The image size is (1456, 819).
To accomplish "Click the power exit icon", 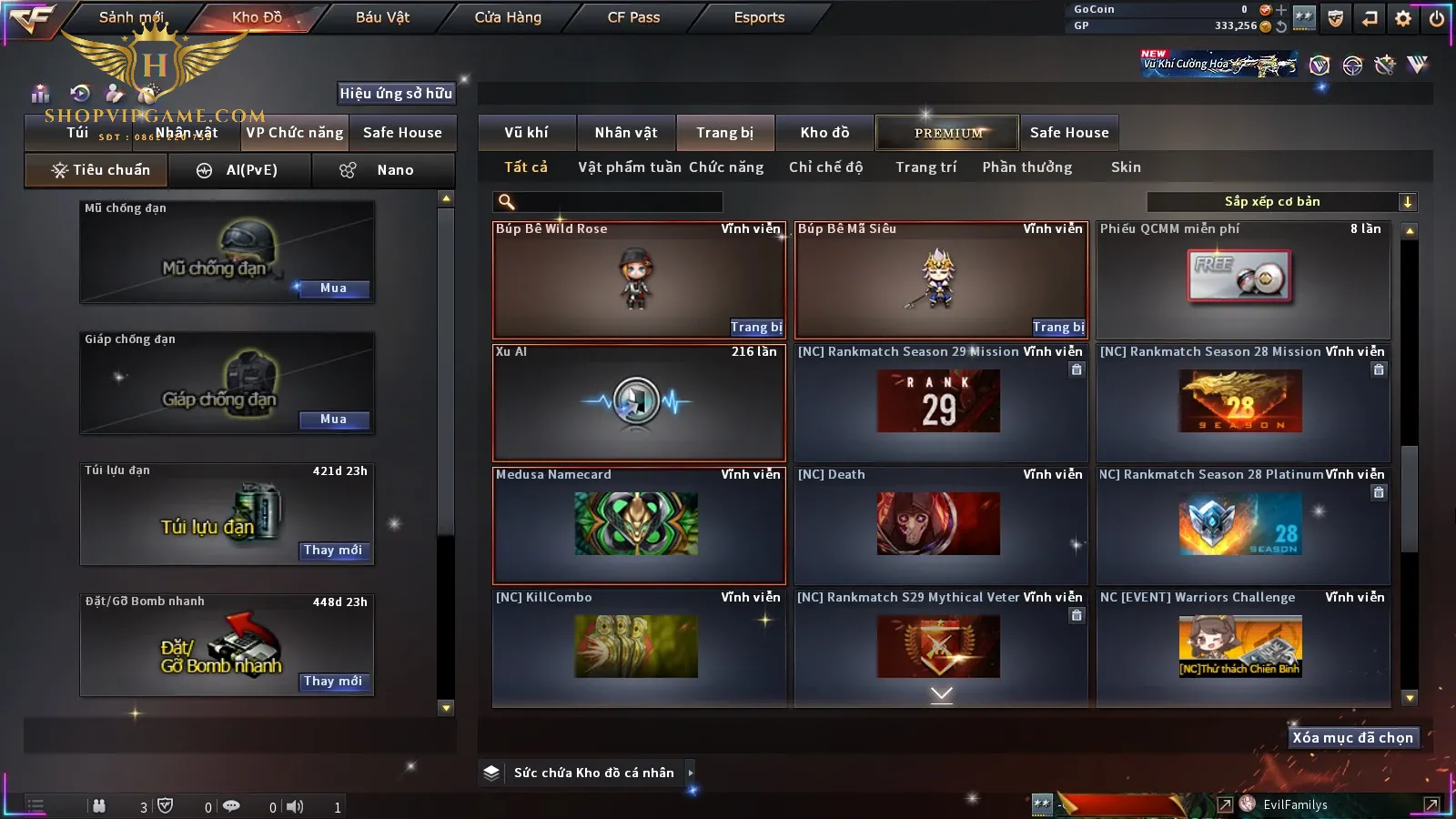I will (1437, 18).
